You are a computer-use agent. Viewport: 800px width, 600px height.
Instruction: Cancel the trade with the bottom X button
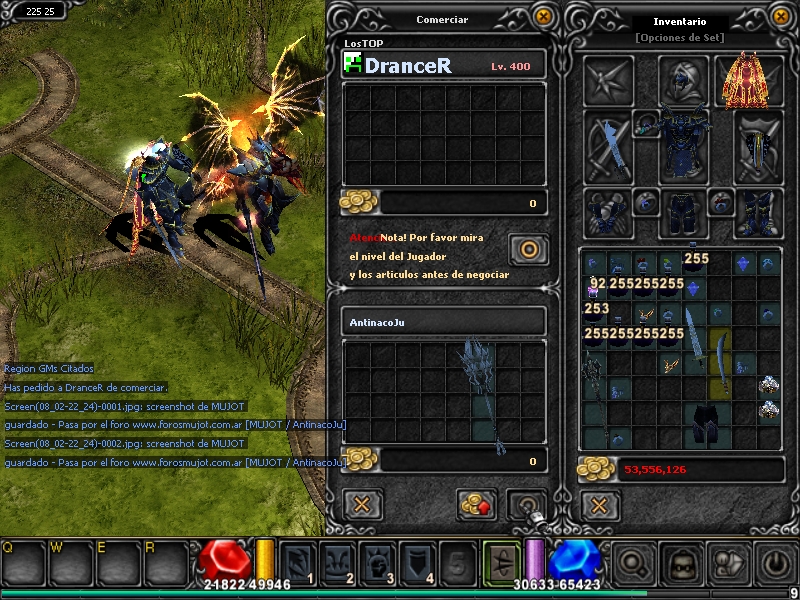pos(363,503)
